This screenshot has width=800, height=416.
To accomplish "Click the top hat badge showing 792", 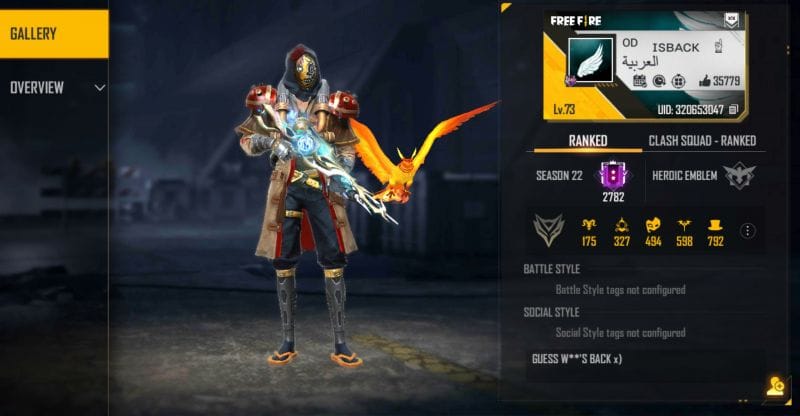I will (x=714, y=226).
